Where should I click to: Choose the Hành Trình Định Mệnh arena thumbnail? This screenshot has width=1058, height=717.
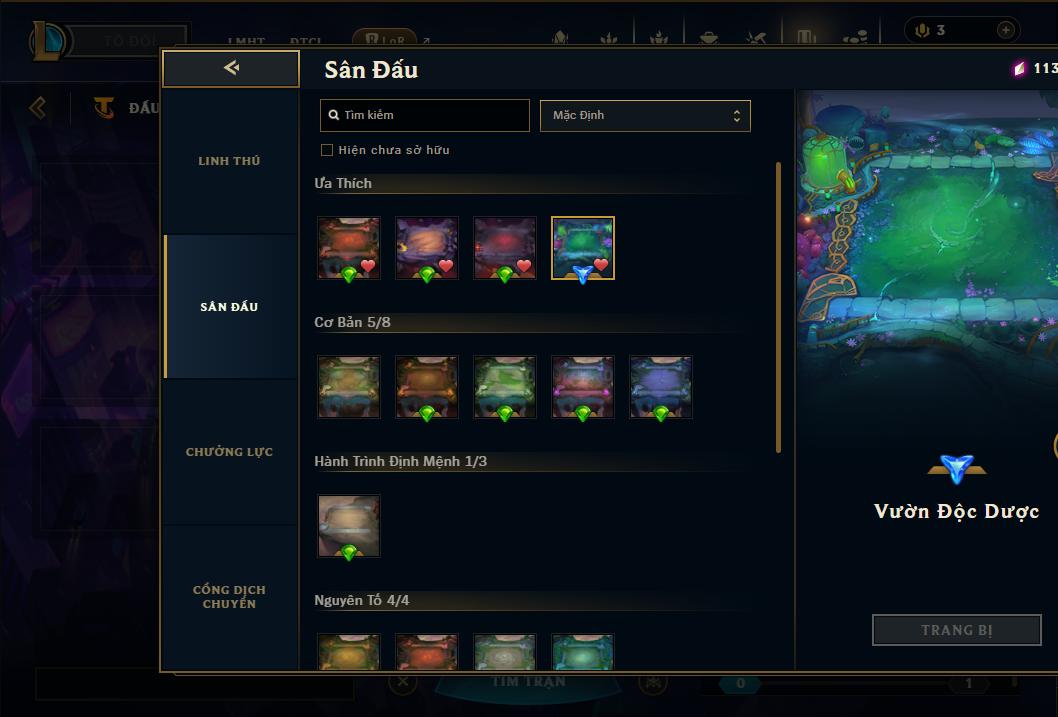coord(349,526)
